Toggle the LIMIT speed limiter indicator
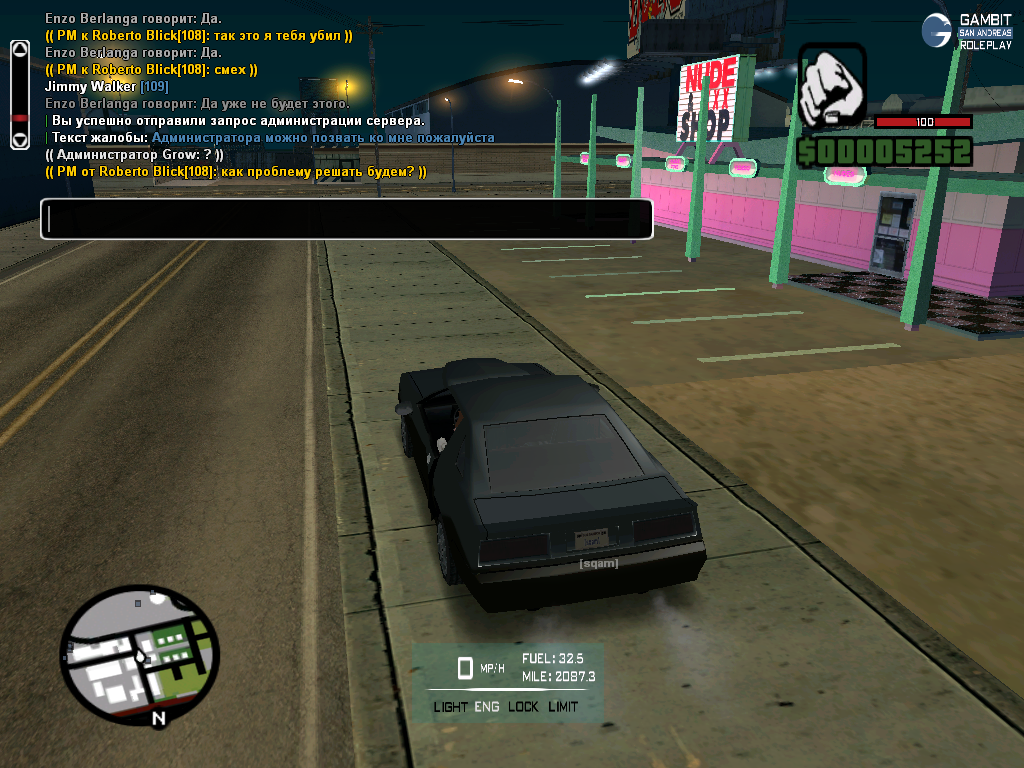1024x768 pixels. pos(563,707)
